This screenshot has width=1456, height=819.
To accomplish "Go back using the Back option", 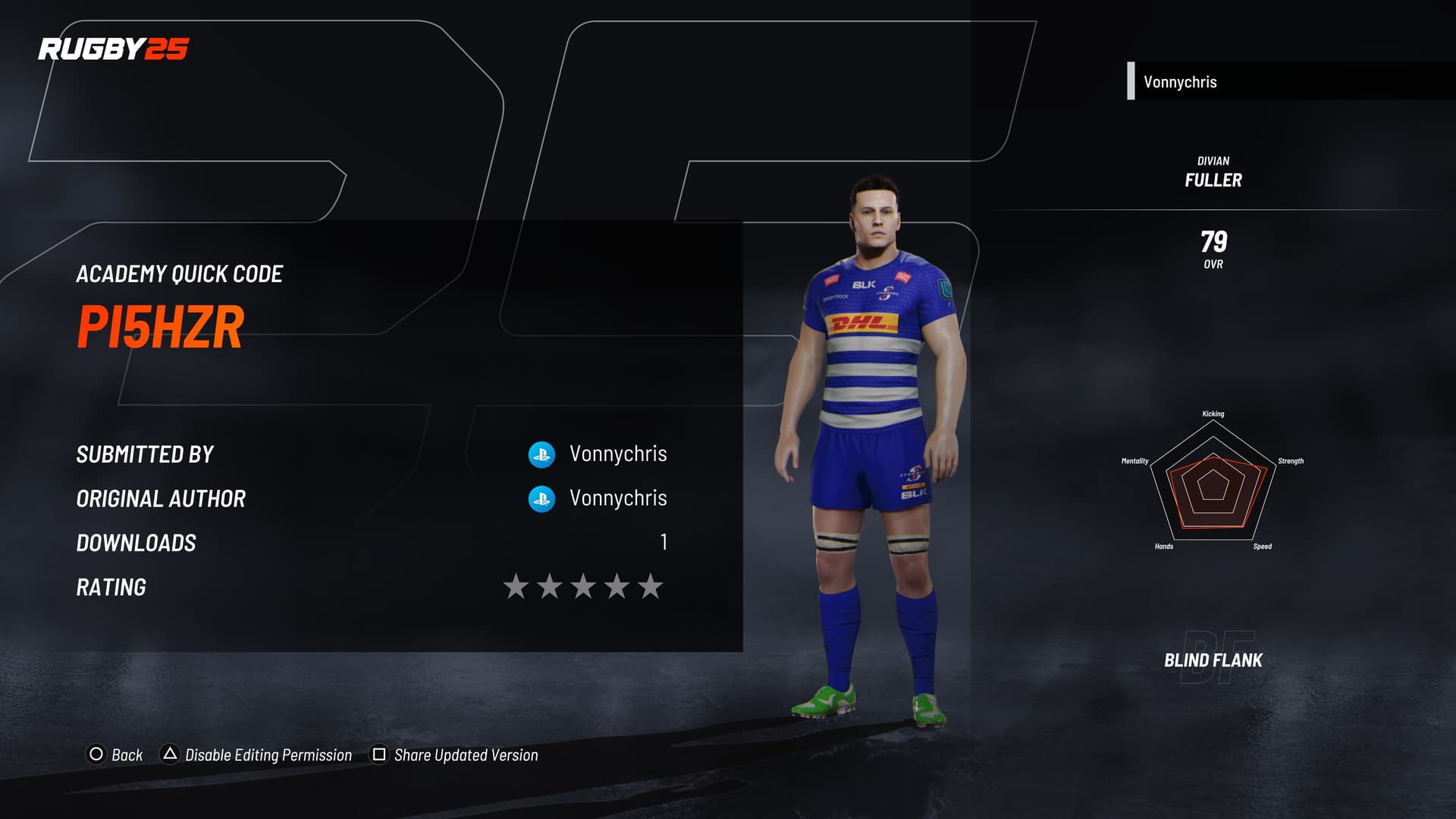I will tap(116, 755).
